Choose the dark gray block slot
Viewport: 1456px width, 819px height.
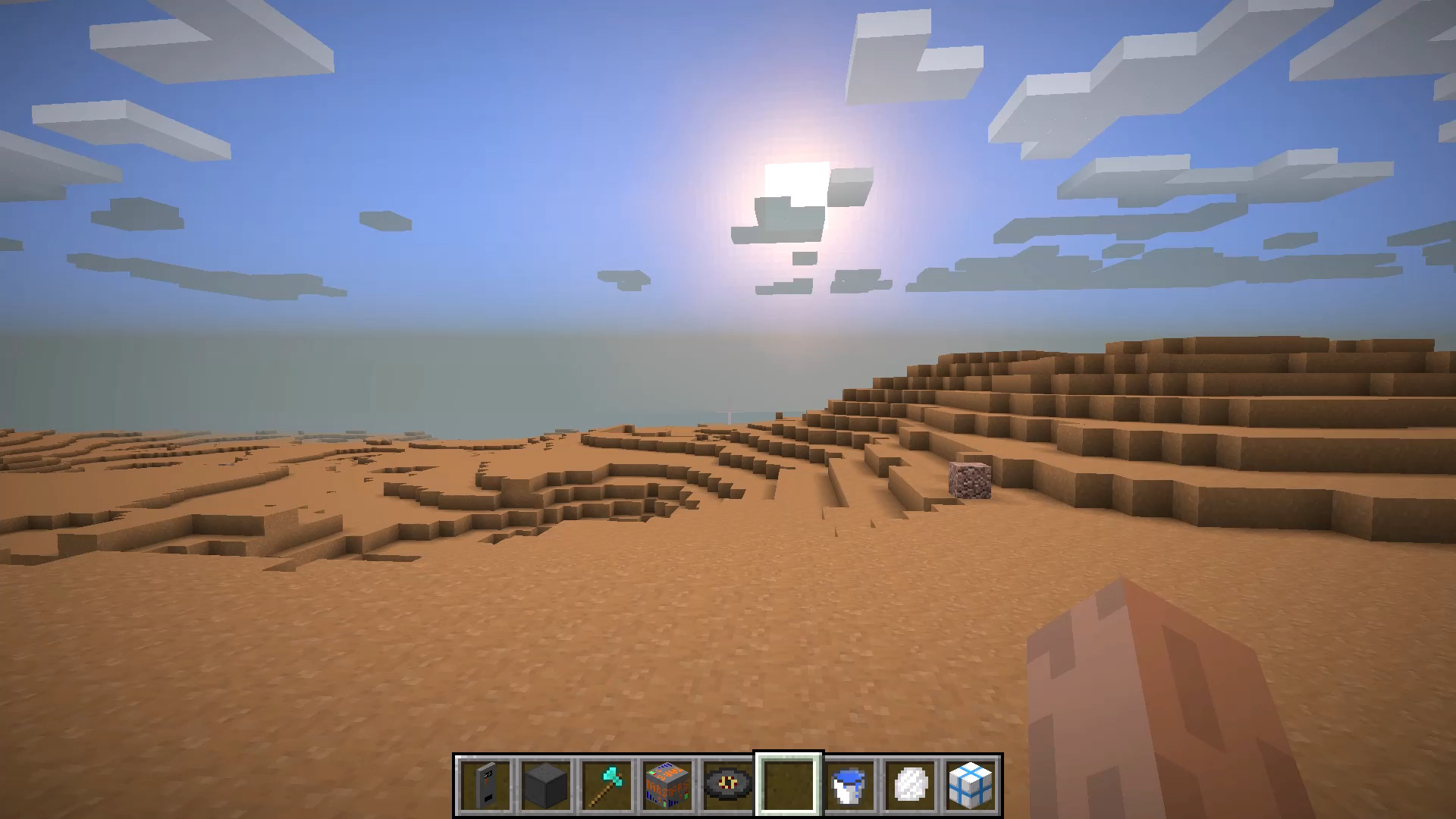point(546,785)
